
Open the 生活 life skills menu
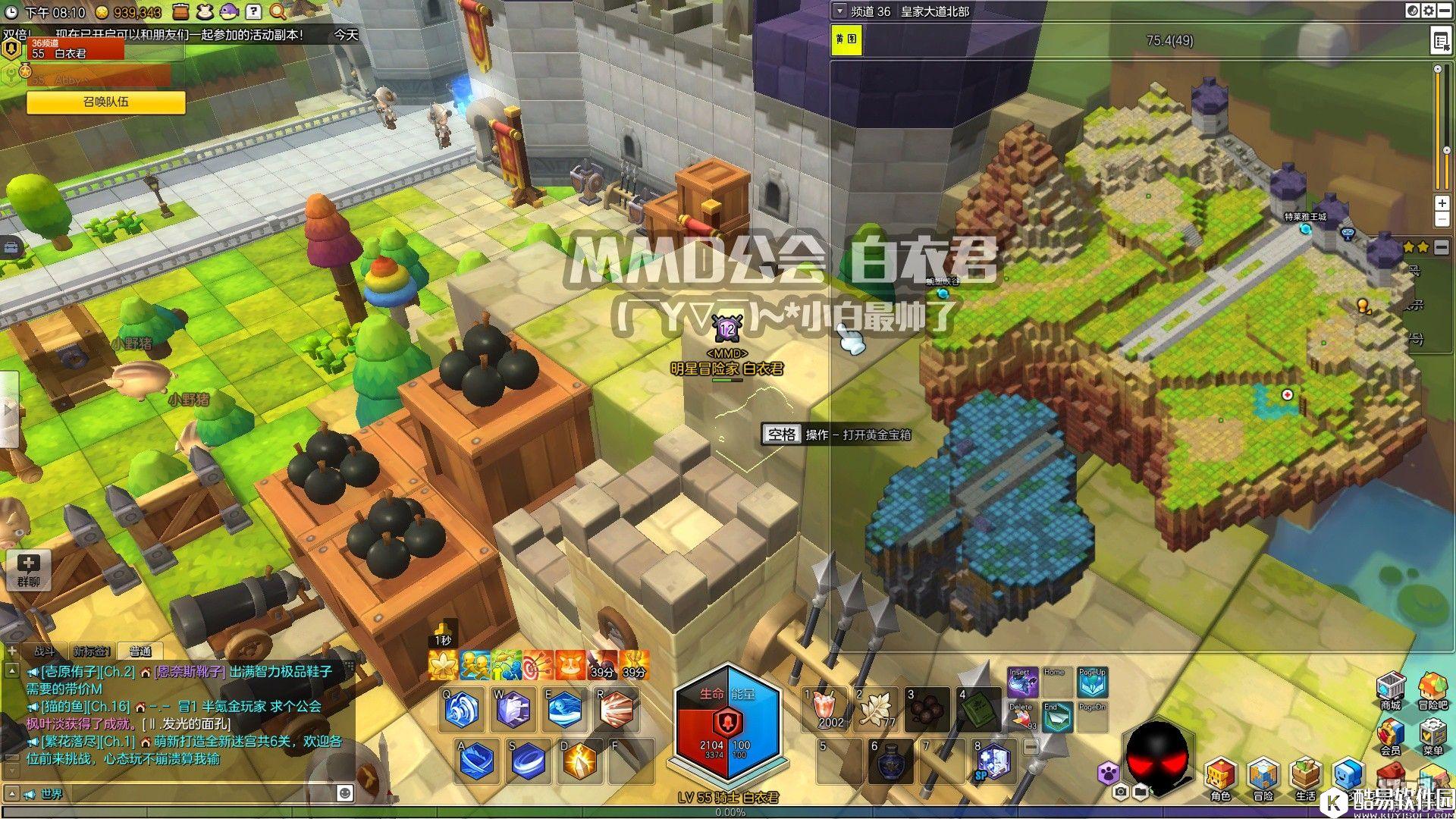point(1306,777)
